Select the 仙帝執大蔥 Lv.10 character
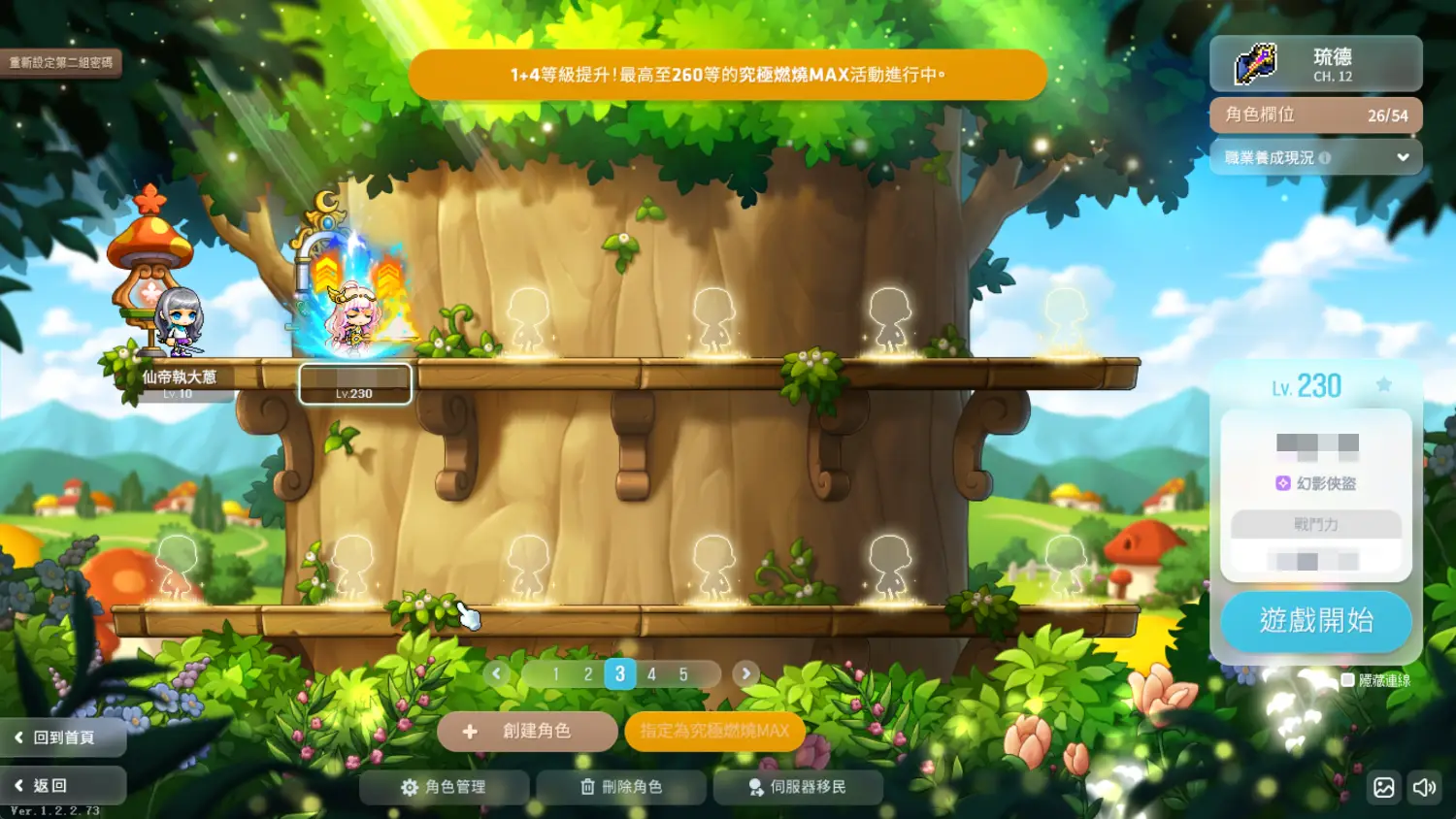Screen dimensions: 1456x819 [179, 325]
